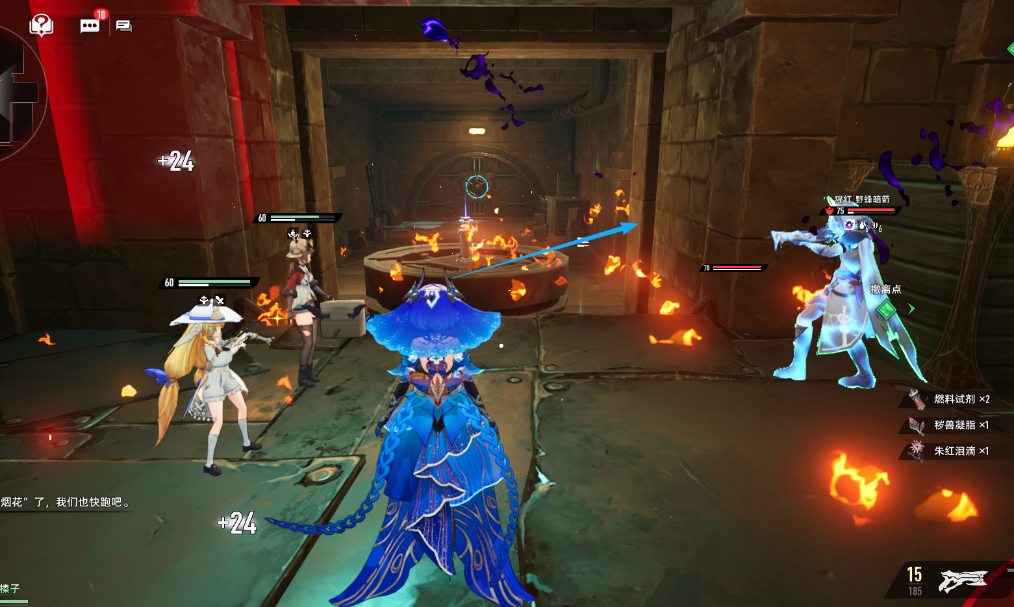Click the 燃料试剂 loot entry
This screenshot has width=1014, height=607.
tap(950, 399)
